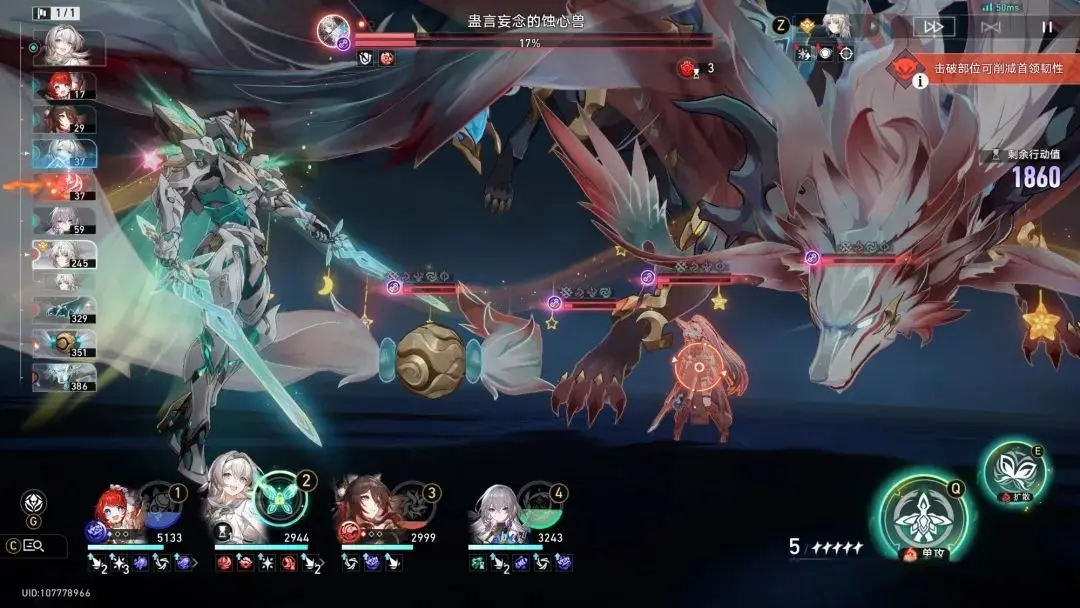Select the silver-haired fourth character portrait

495,510
